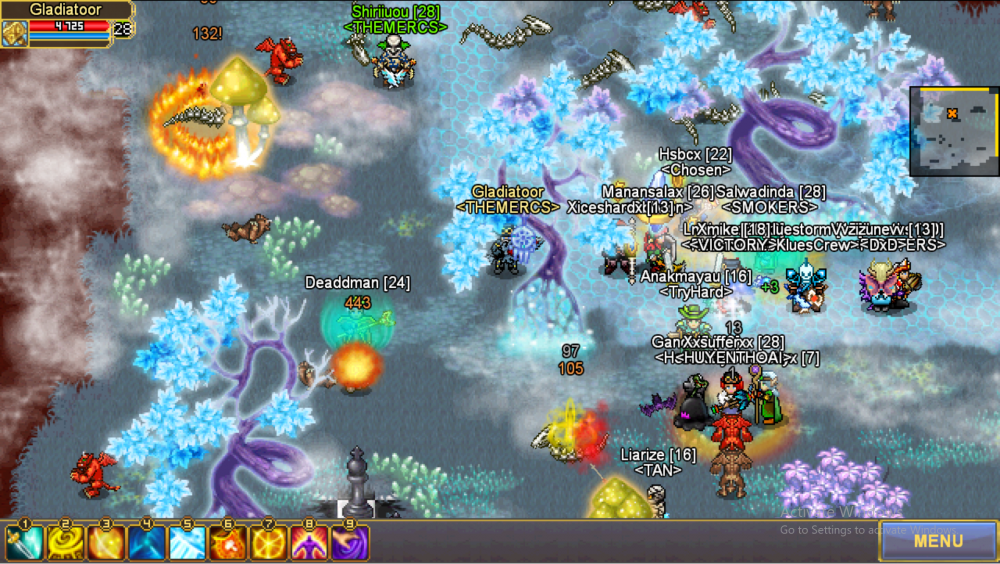
Task: Activate the light blue ice skill, slot 5
Action: pyautogui.click(x=188, y=543)
